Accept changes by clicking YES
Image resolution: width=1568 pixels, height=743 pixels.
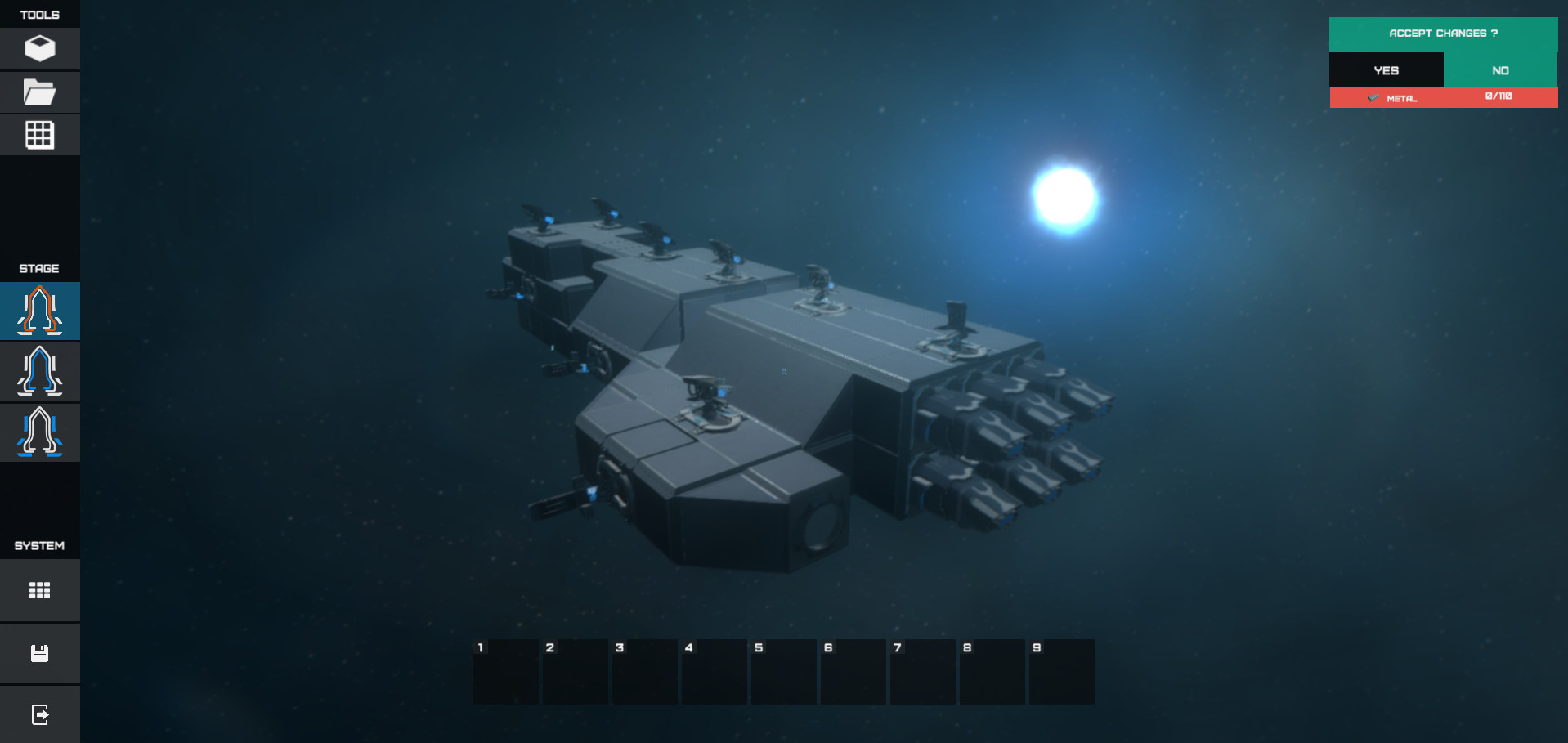click(1385, 70)
